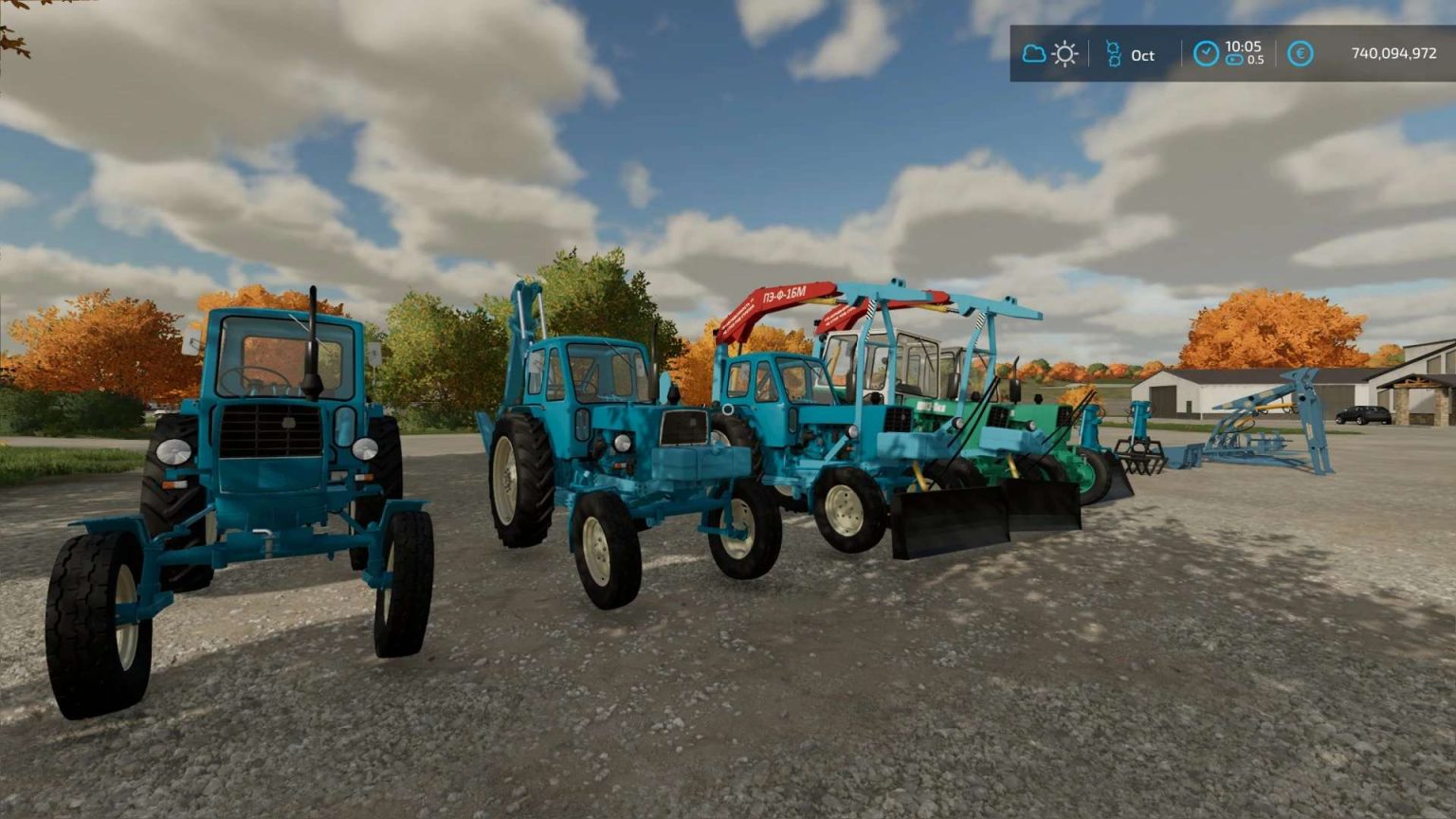1456x819 pixels.
Task: Click the crop growth season icon
Action: pyautogui.click(x=1116, y=54)
